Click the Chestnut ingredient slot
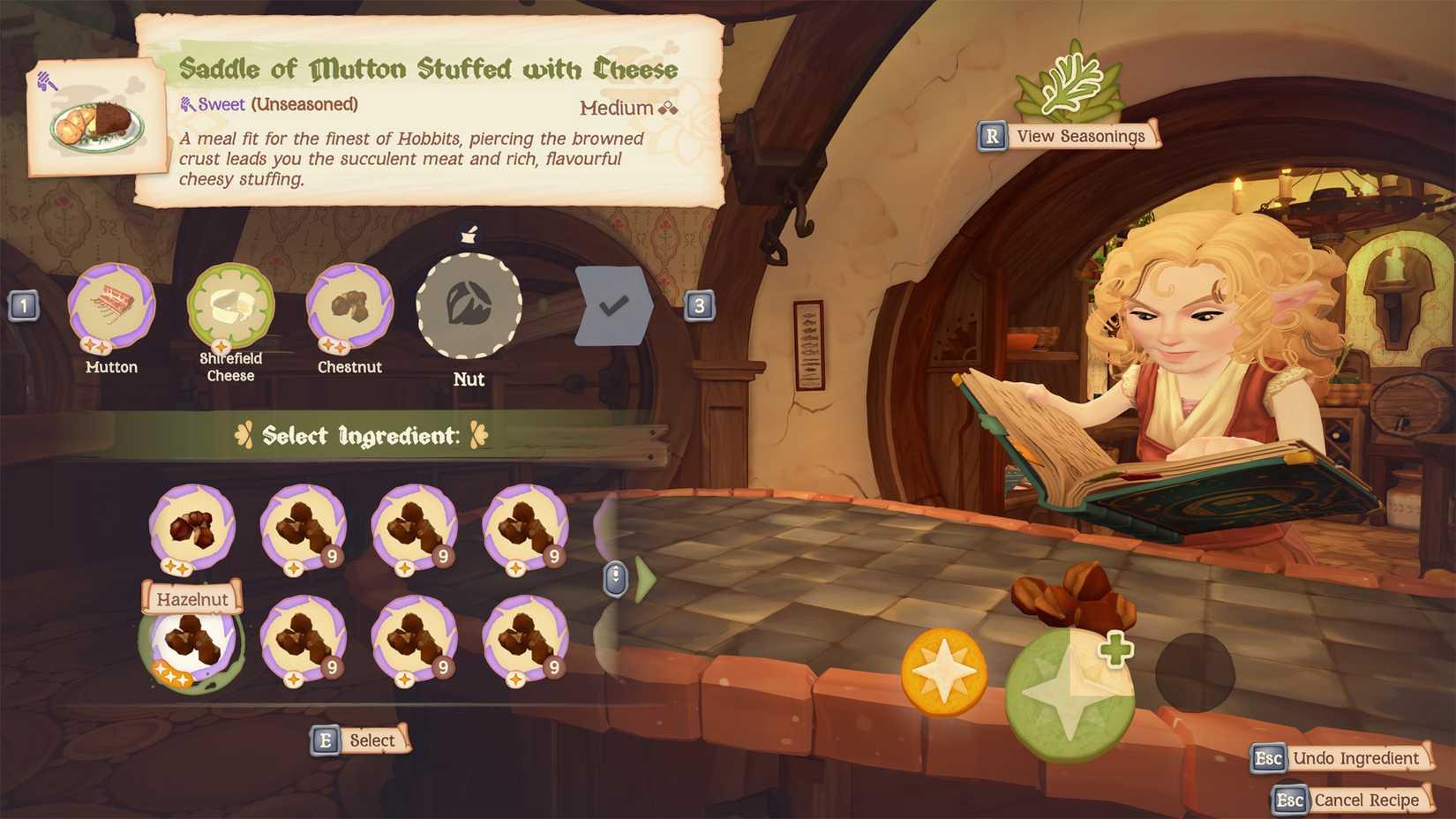 349,307
